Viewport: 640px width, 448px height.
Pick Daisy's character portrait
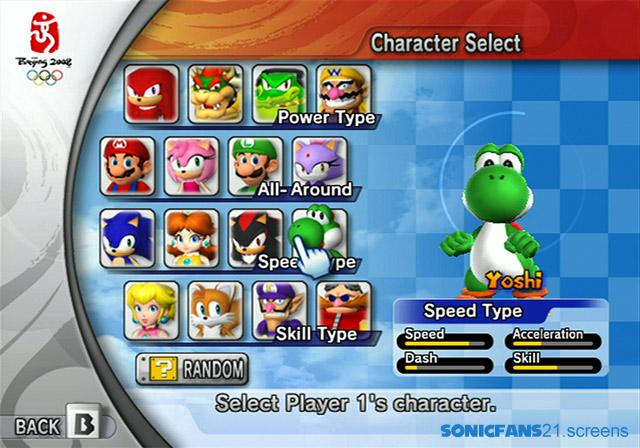point(191,237)
